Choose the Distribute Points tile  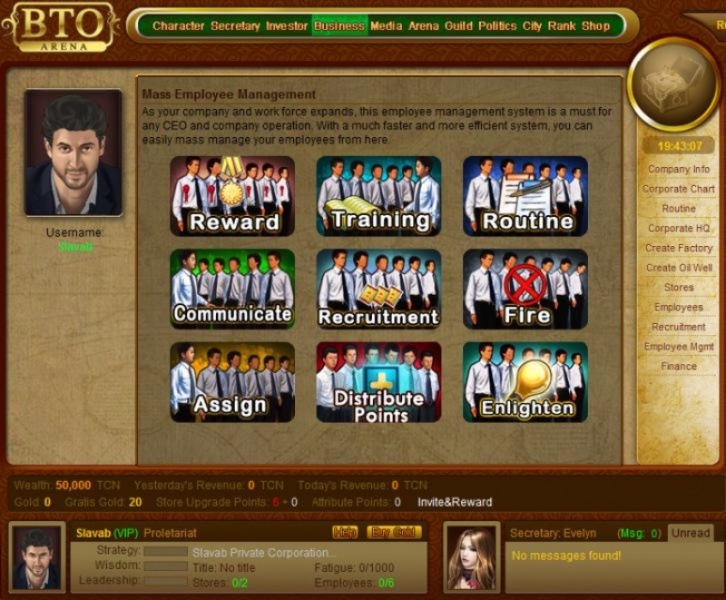378,382
